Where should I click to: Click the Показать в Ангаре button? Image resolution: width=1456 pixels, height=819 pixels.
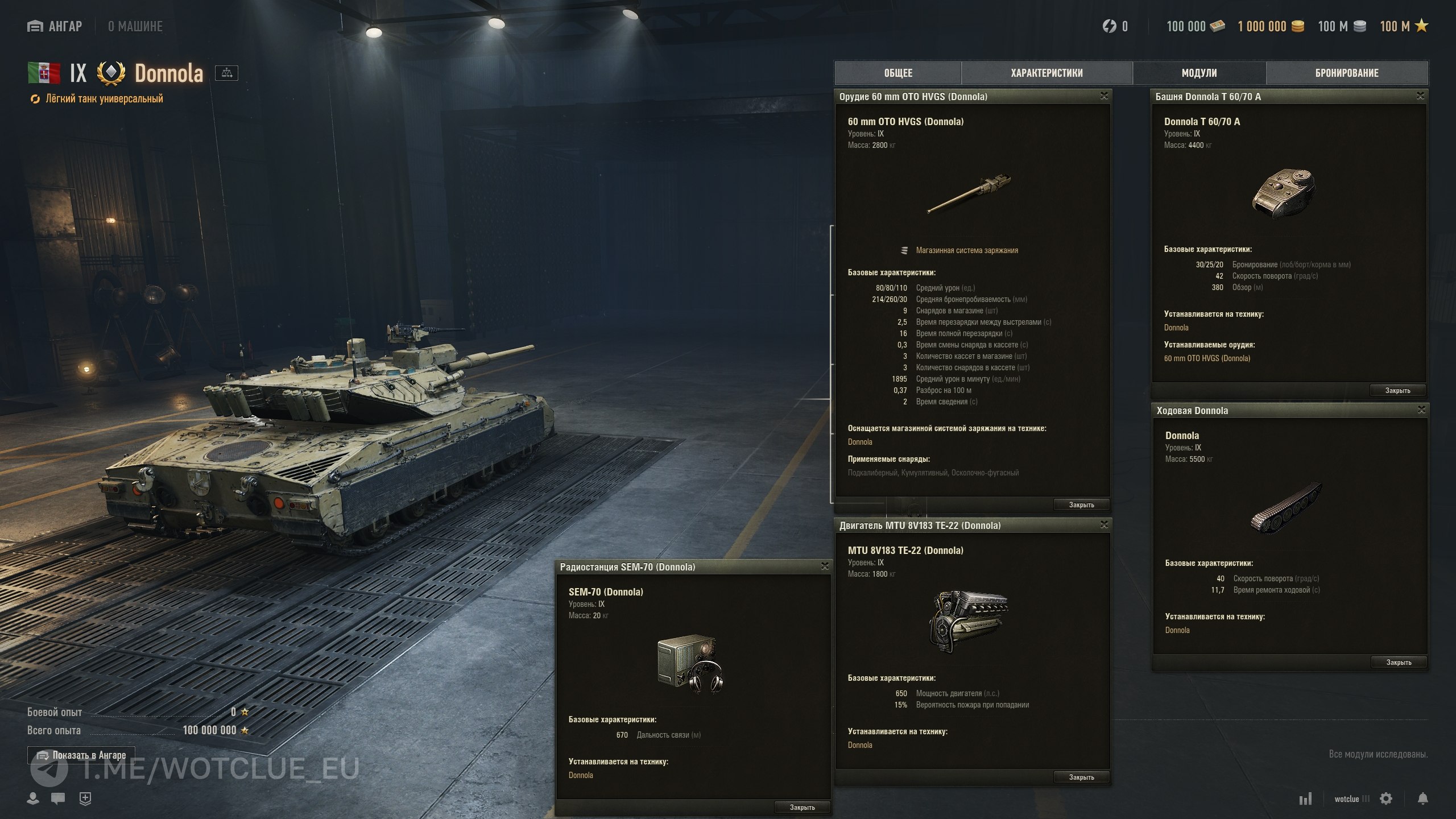(x=81, y=755)
